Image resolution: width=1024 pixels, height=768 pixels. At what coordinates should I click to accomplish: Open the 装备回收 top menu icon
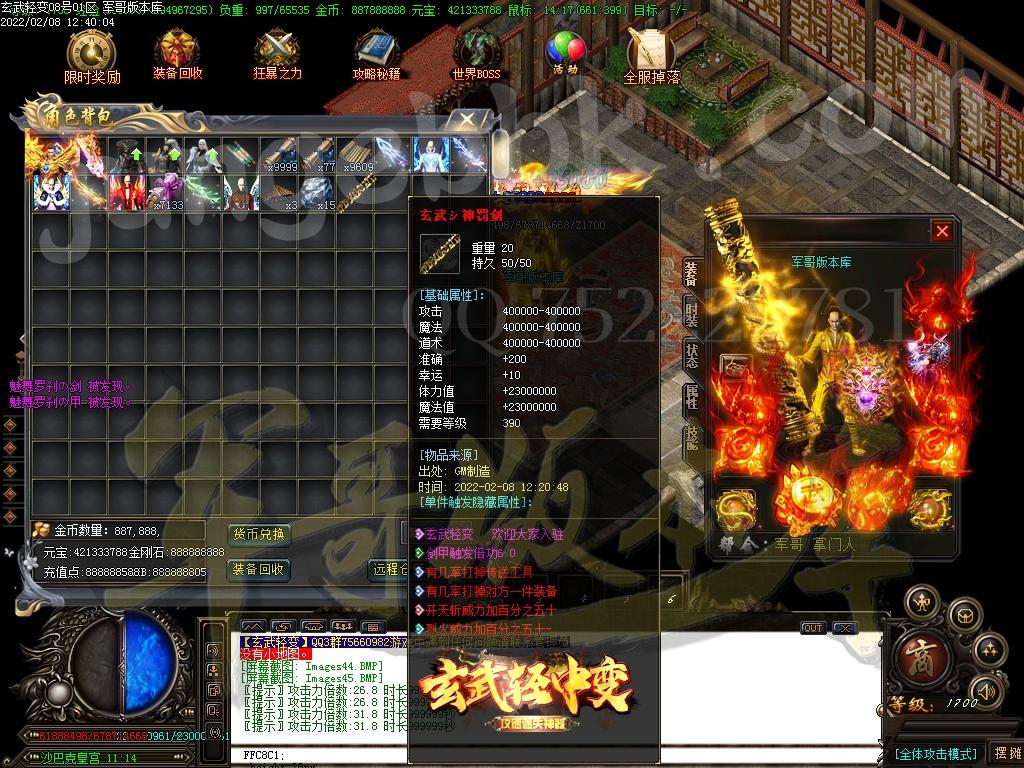[x=177, y=54]
